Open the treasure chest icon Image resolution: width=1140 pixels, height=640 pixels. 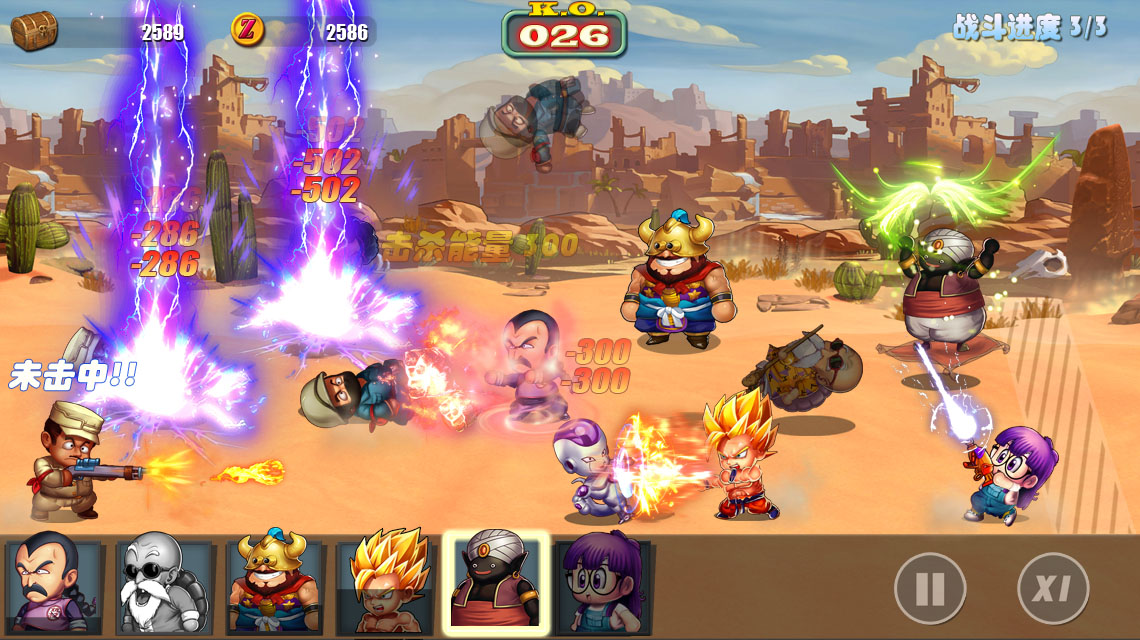coord(34,31)
